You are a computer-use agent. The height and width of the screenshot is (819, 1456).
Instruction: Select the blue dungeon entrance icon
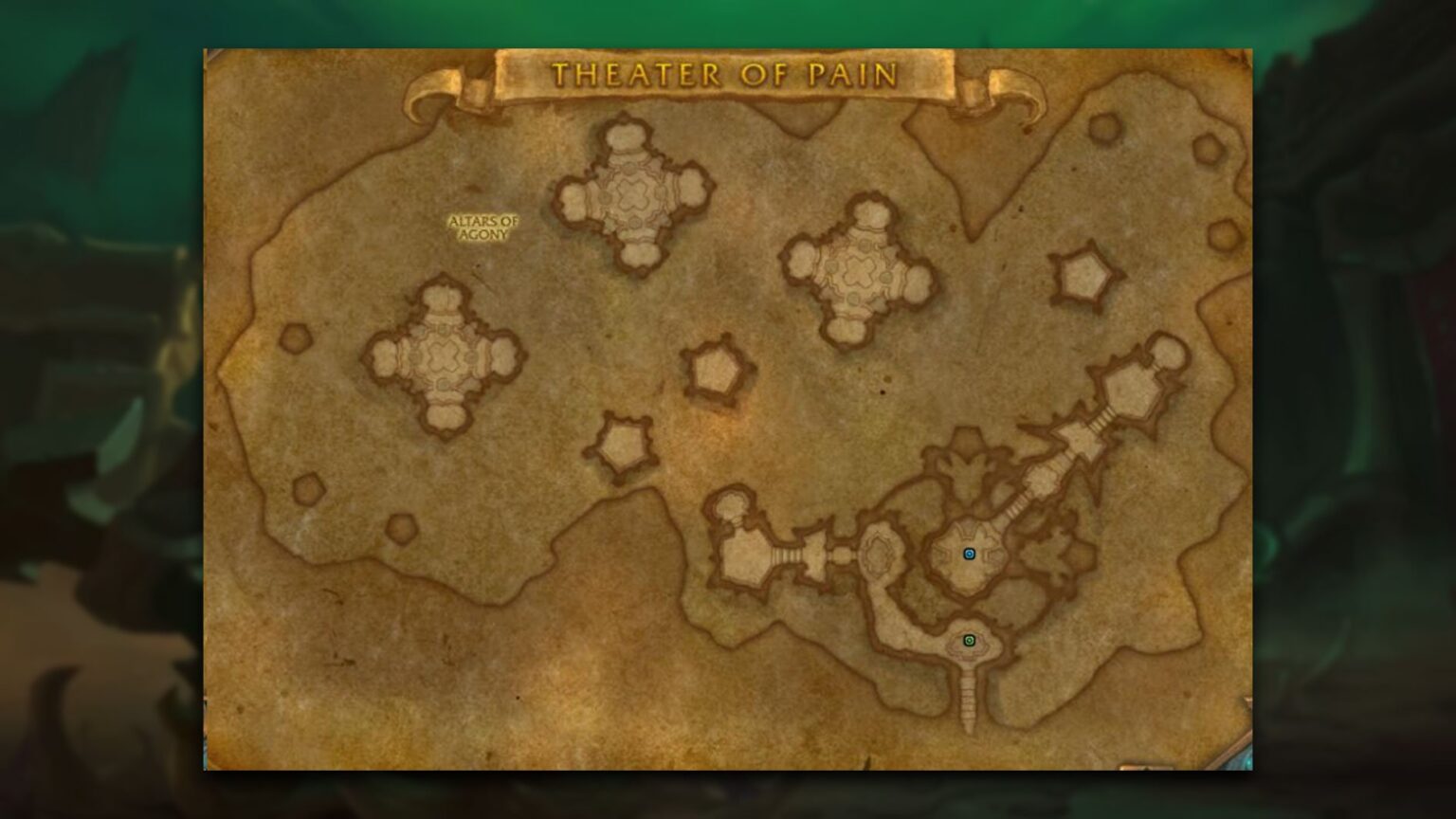coord(969,553)
